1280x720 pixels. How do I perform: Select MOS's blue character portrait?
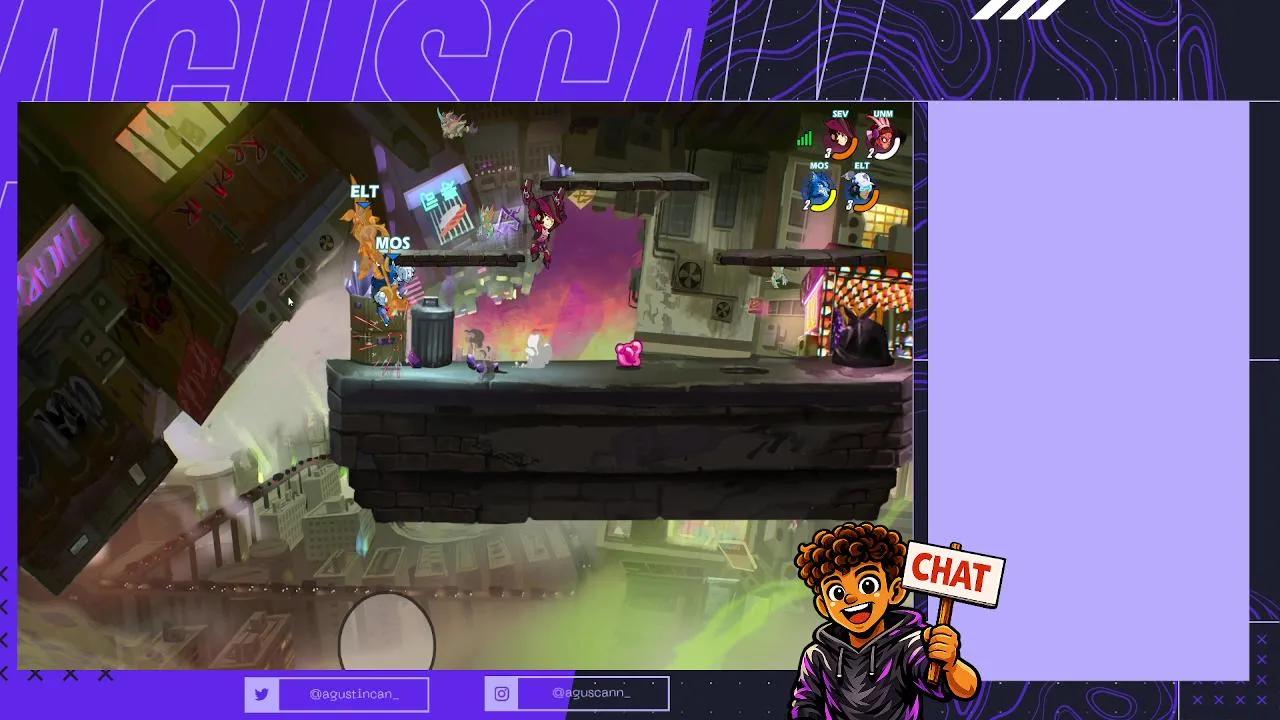817,187
